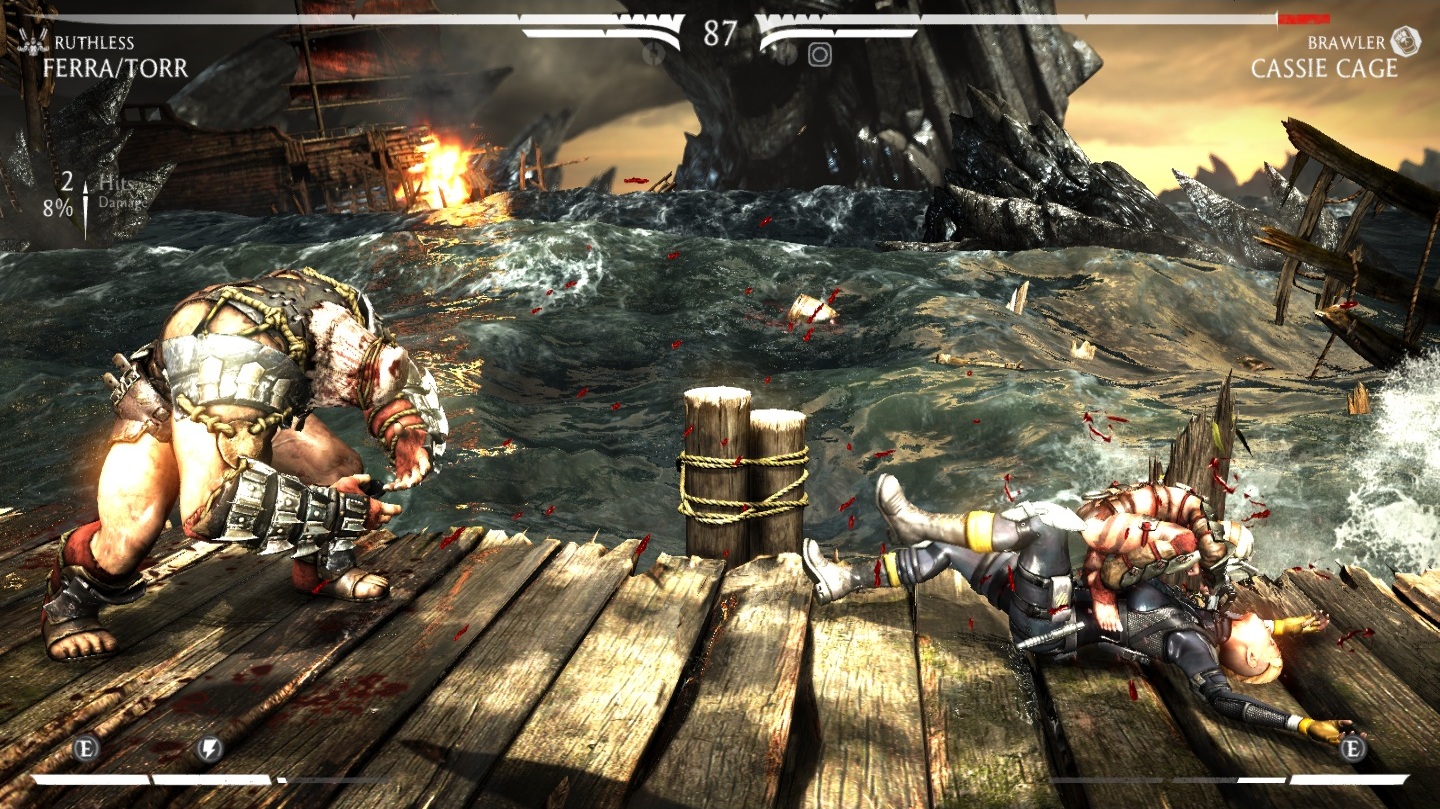
Task: Select Cassie Cage's E meter icon
Action: 1353,749
